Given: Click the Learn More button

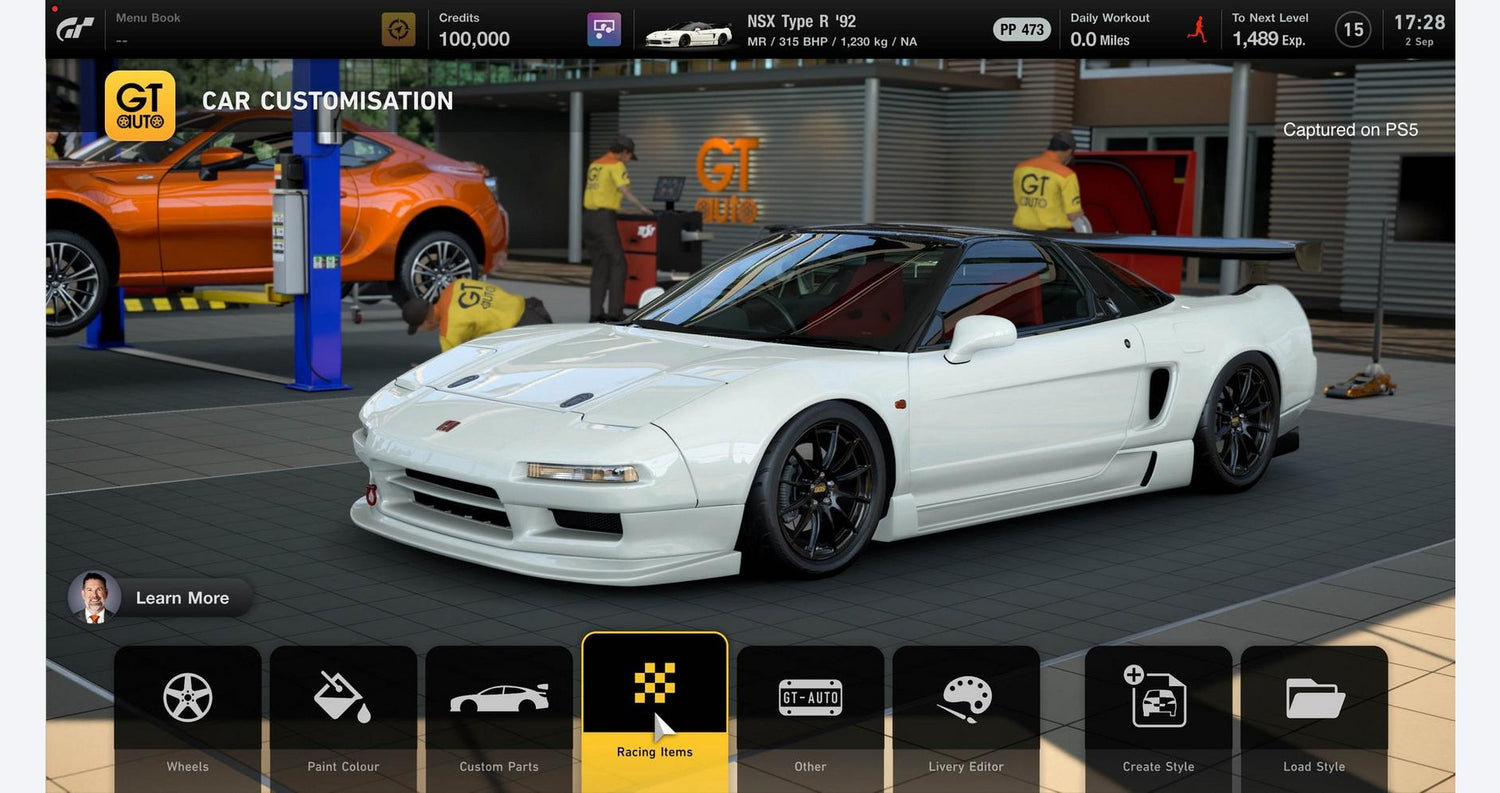Looking at the screenshot, I should pos(162,597).
